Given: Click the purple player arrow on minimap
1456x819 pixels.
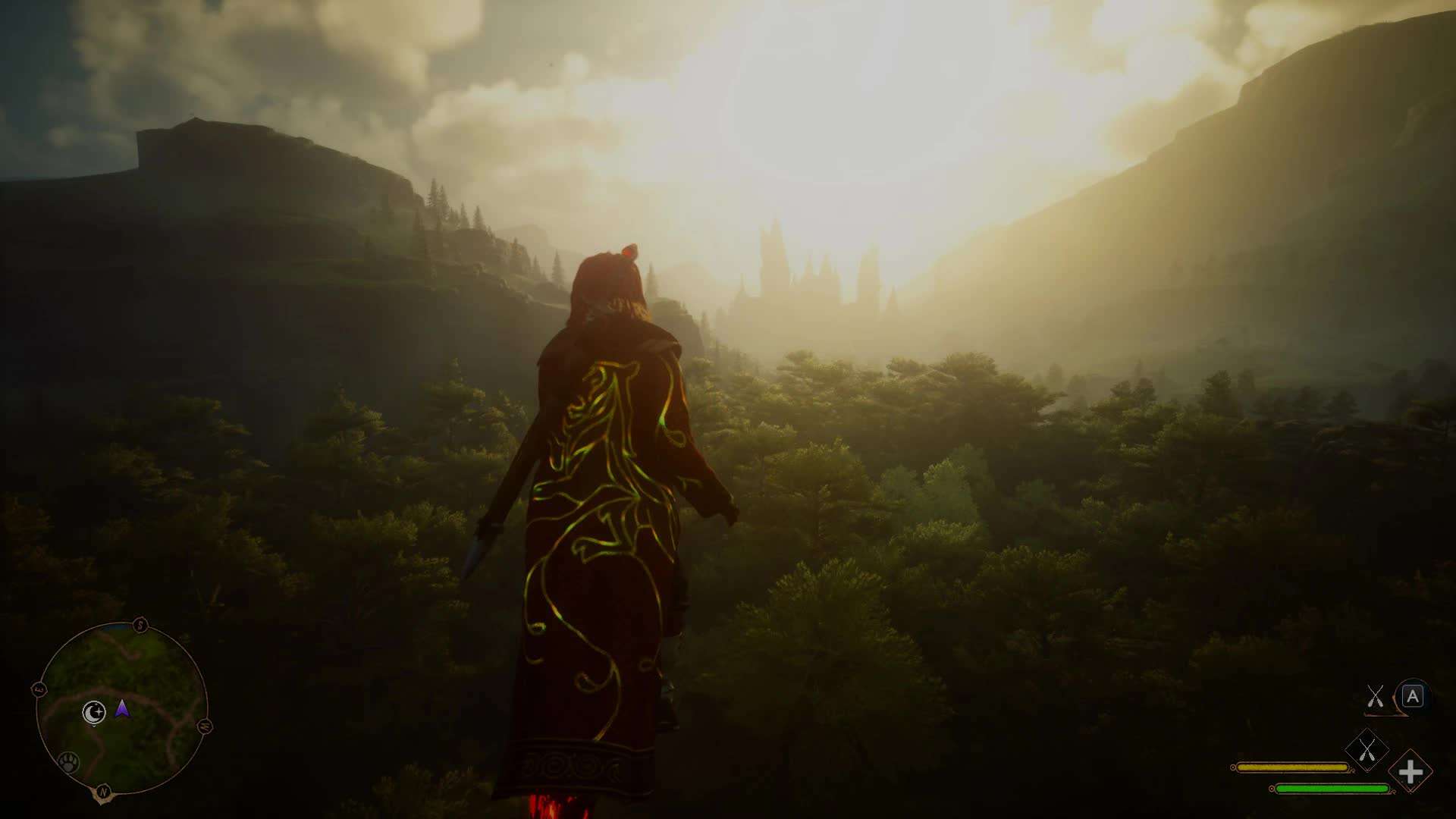Looking at the screenshot, I should pos(122,709).
